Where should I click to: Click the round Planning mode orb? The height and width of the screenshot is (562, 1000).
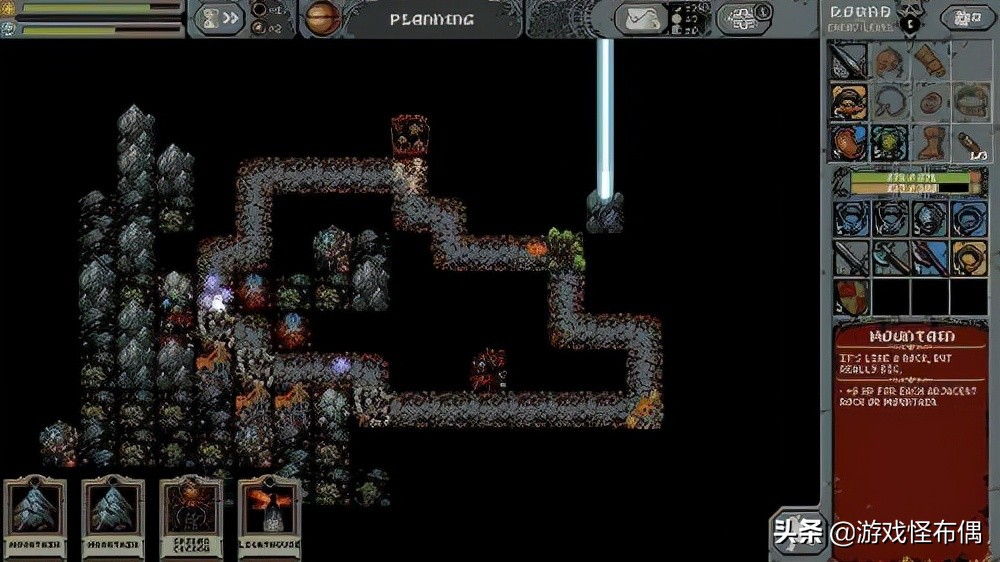(x=323, y=18)
